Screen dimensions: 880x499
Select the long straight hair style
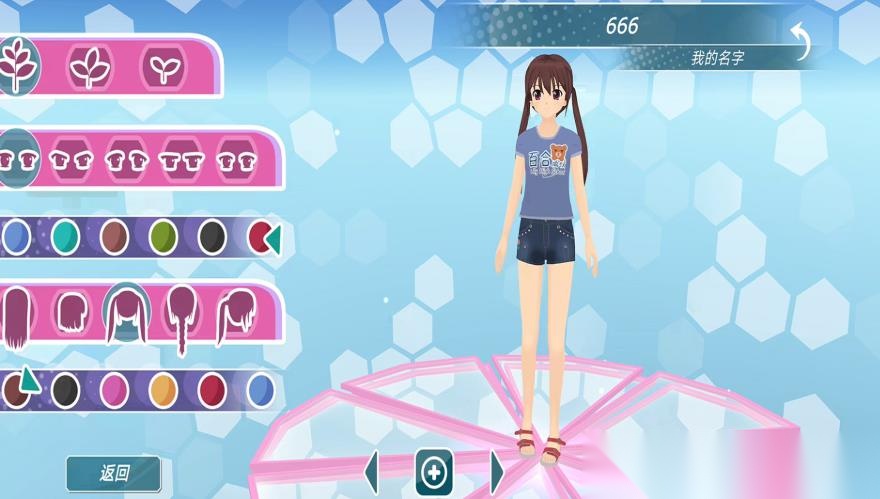(15, 316)
